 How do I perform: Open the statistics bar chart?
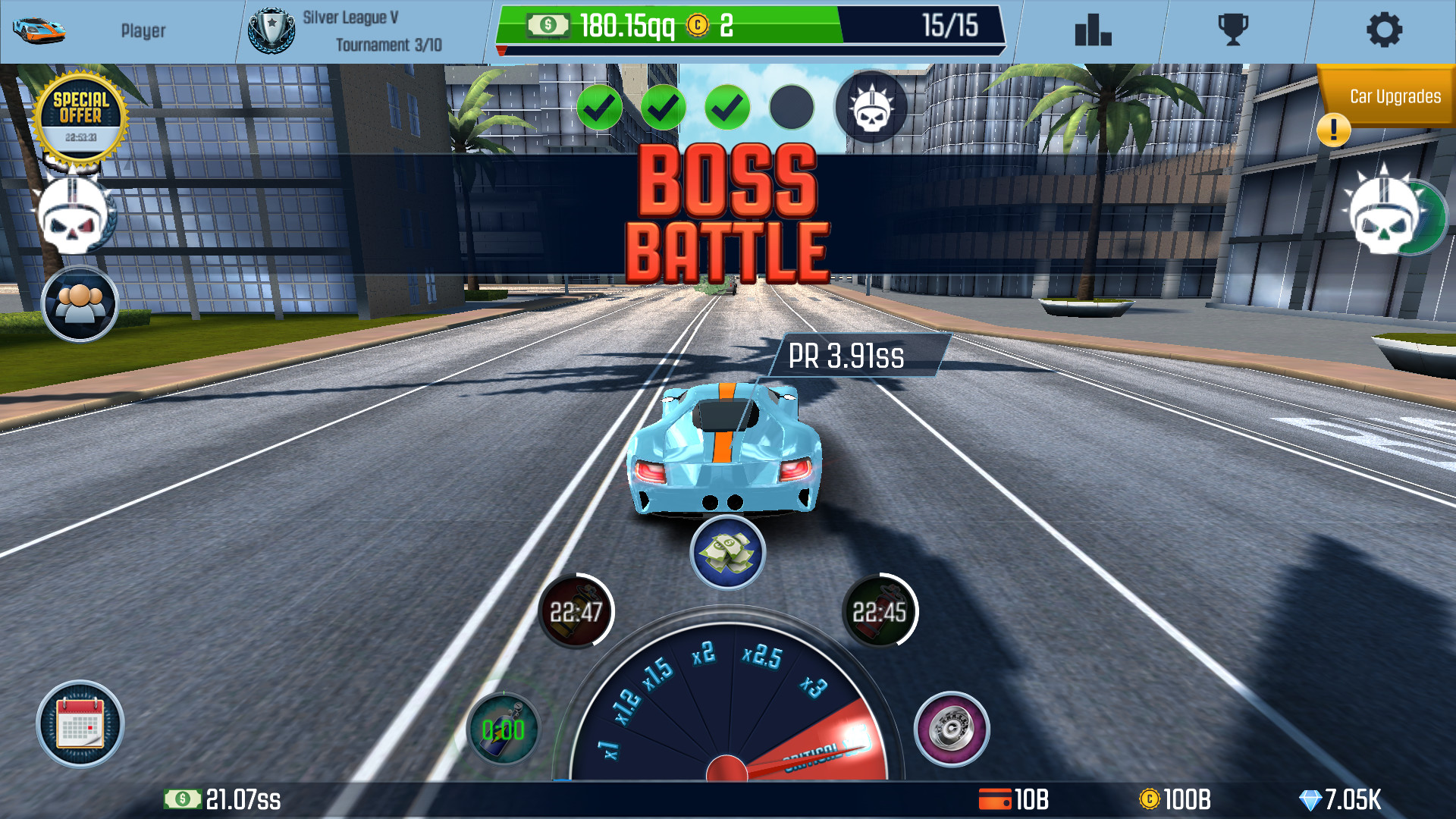(x=1092, y=30)
